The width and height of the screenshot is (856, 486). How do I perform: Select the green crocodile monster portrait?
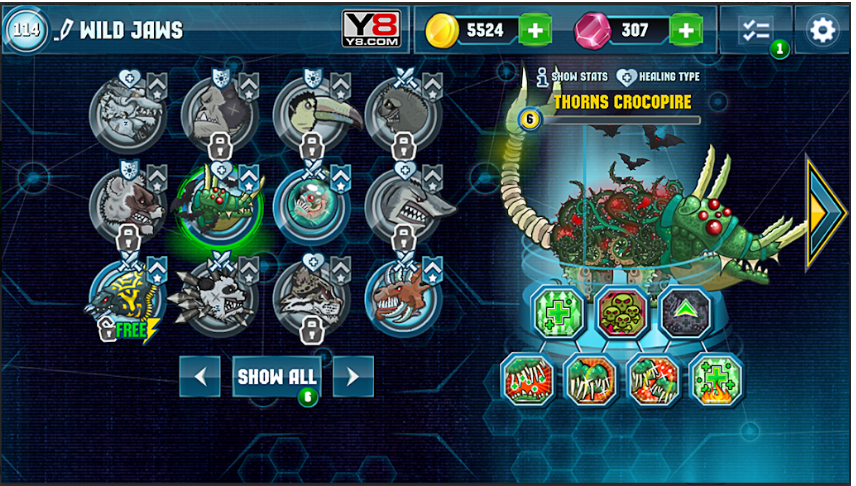pos(218,205)
